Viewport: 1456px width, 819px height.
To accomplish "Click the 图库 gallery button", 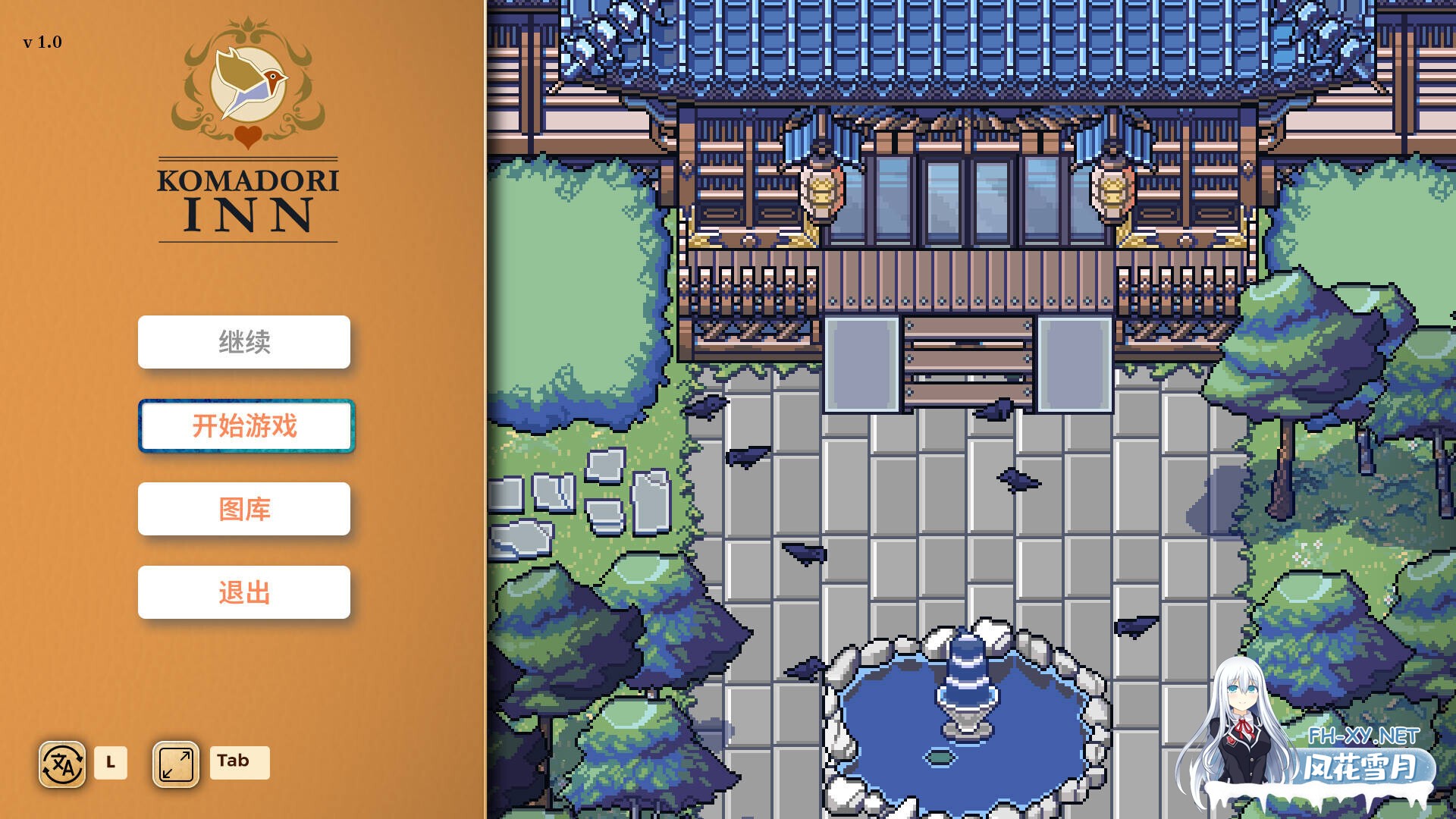I will coord(244,509).
